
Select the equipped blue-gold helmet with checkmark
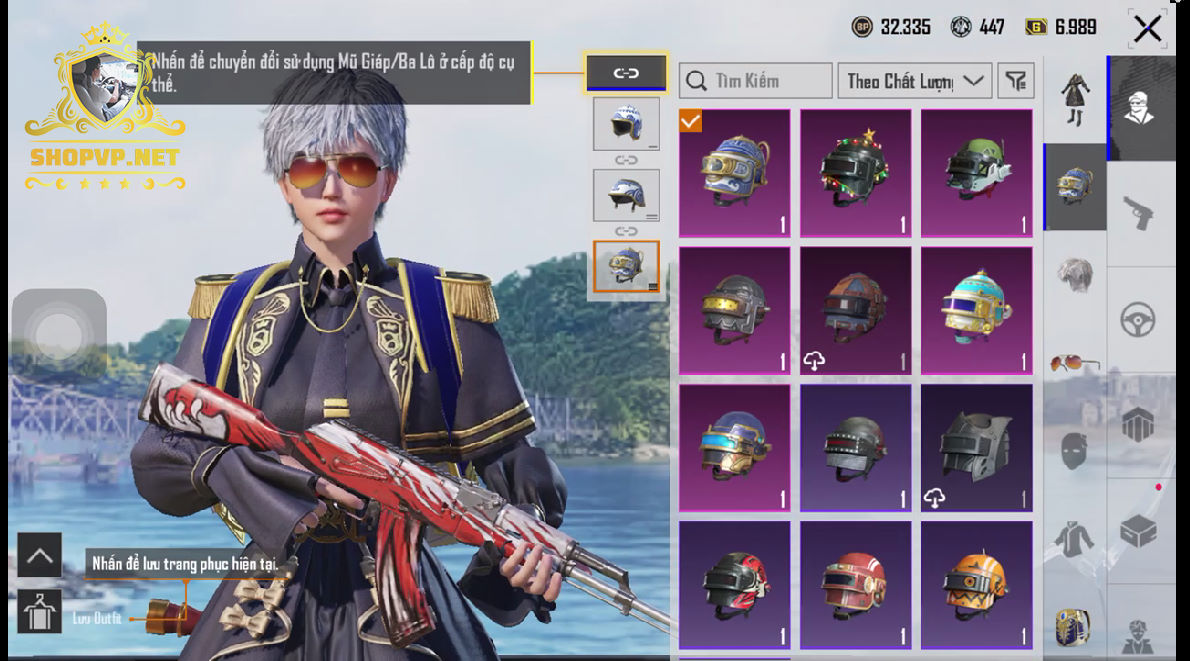click(x=735, y=172)
